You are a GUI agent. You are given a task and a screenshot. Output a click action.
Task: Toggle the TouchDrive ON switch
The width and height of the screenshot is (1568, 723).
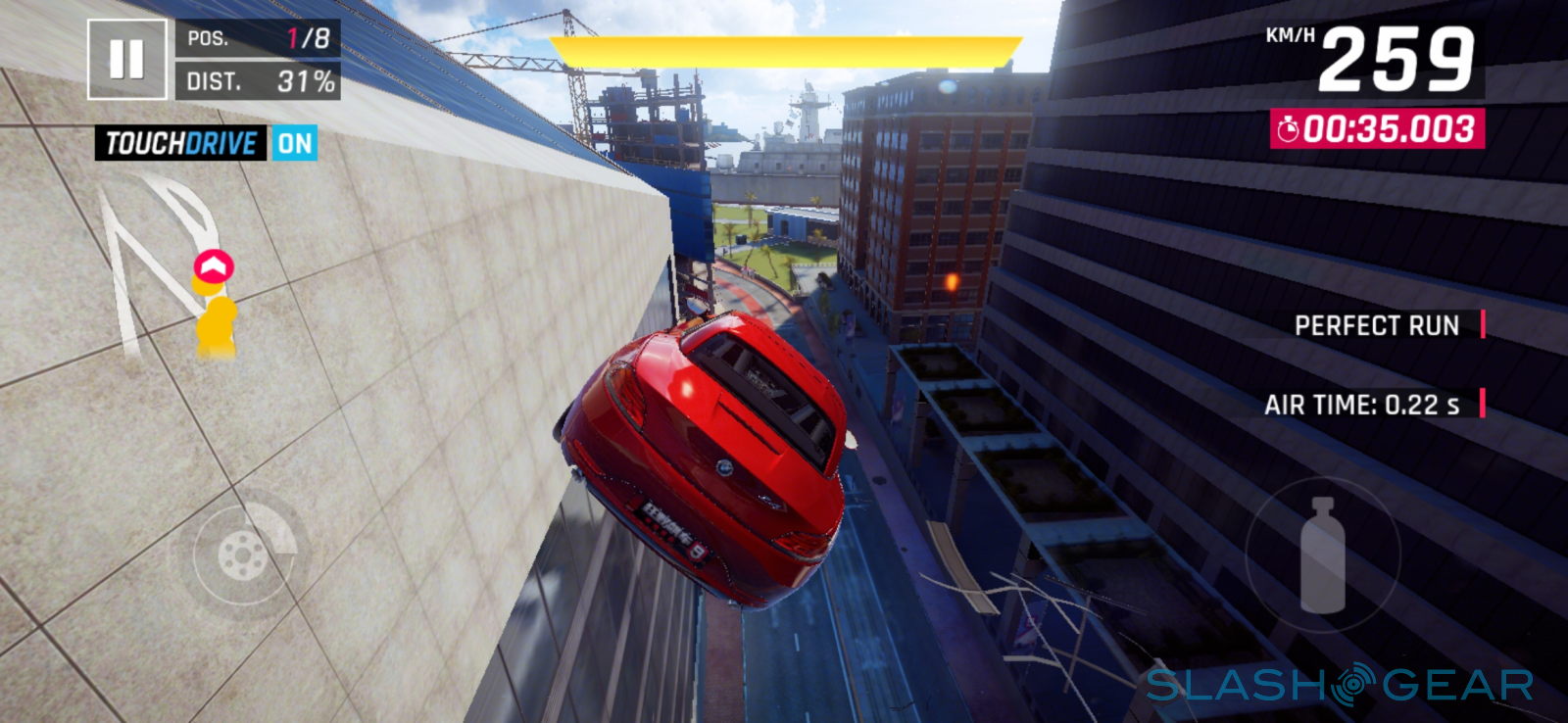294,144
